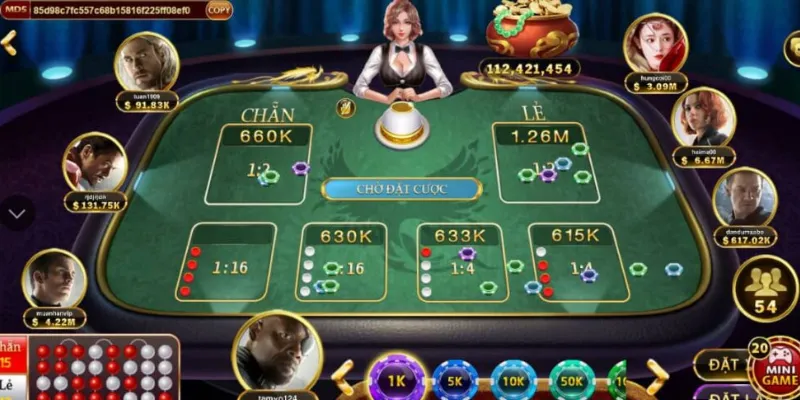Expand the side panel chevron
This screenshot has width=800, height=400.
pos(17,212)
